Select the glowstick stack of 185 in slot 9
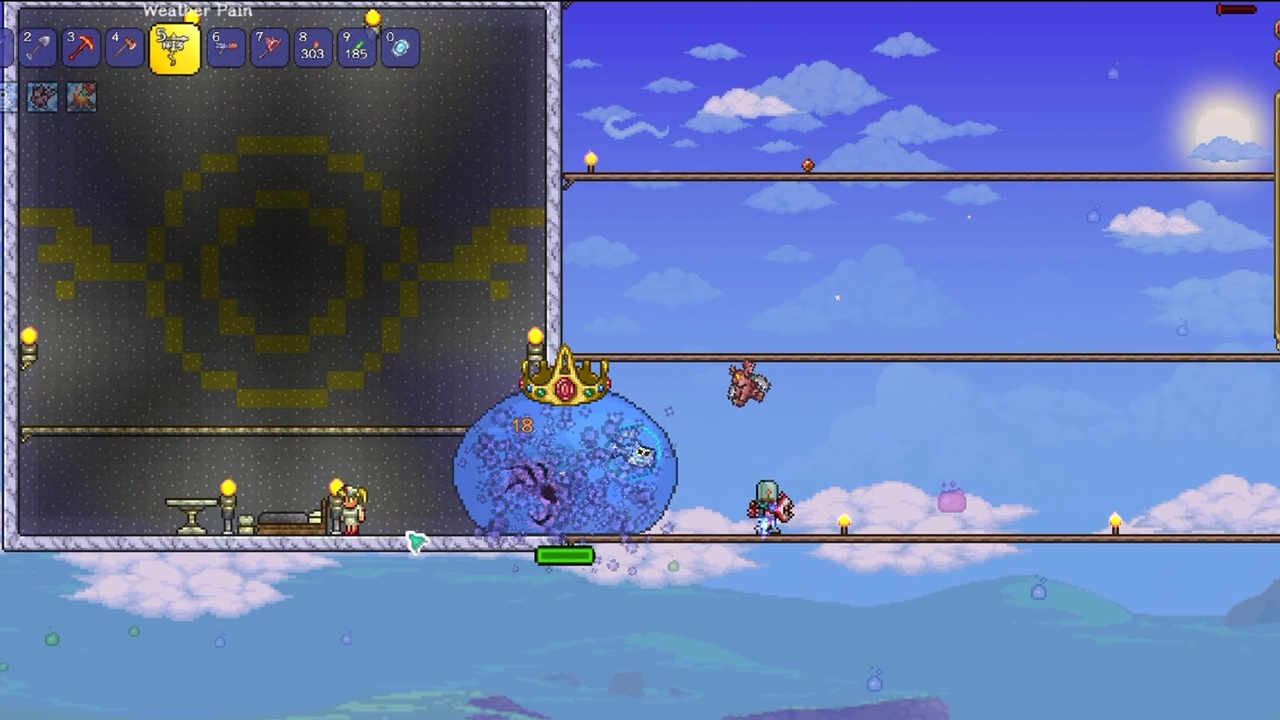1280x720 pixels. click(355, 47)
